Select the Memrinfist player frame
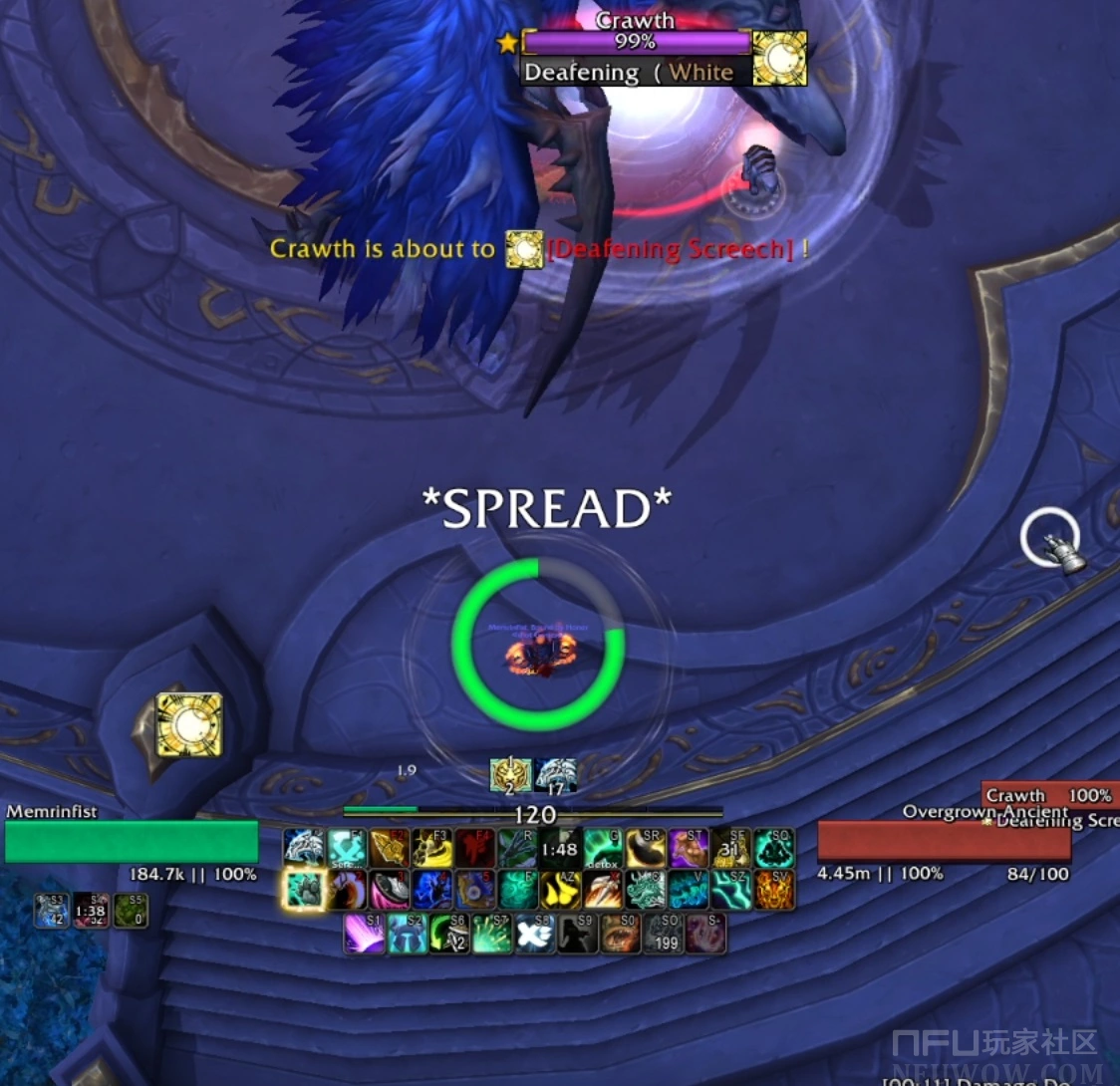The image size is (1120, 1086). [x=132, y=841]
